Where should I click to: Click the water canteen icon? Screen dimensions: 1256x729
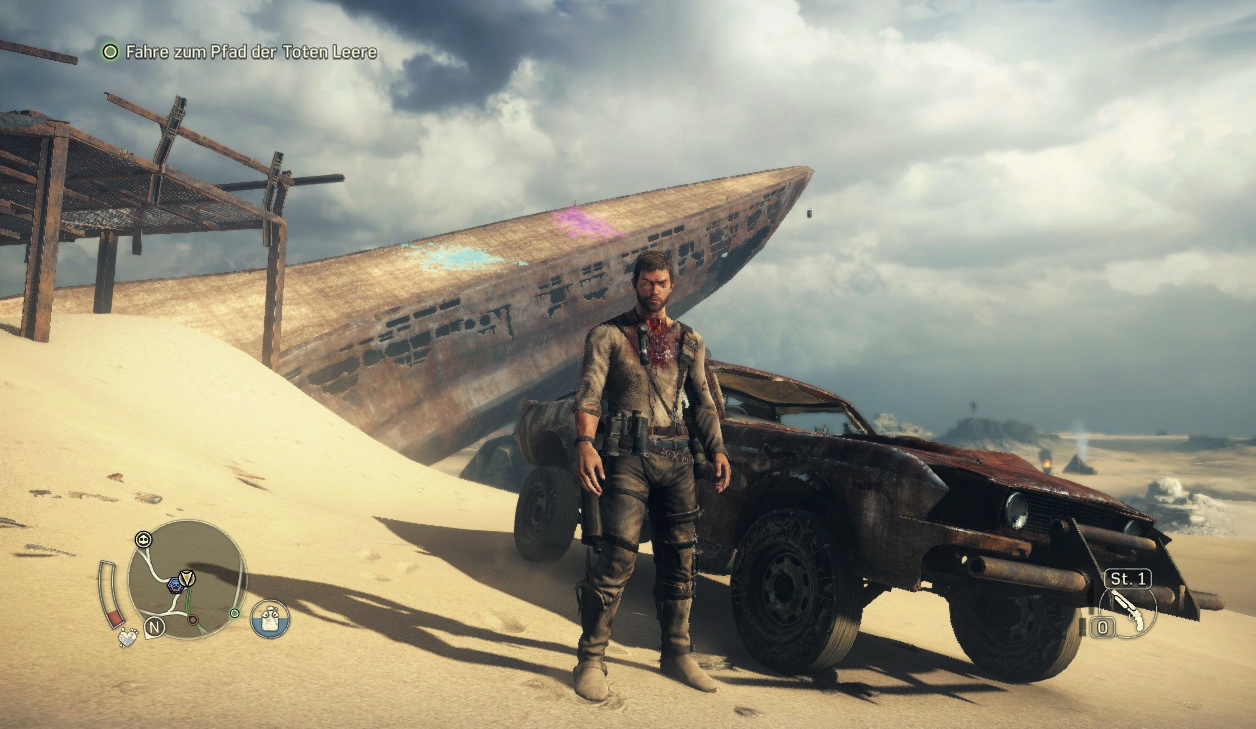coord(270,619)
